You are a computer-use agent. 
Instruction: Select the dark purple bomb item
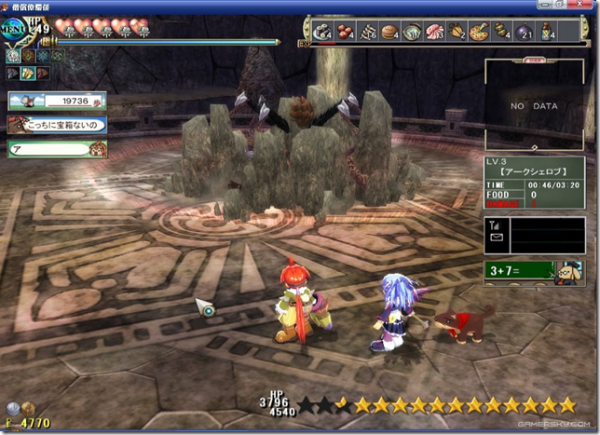click(x=523, y=31)
